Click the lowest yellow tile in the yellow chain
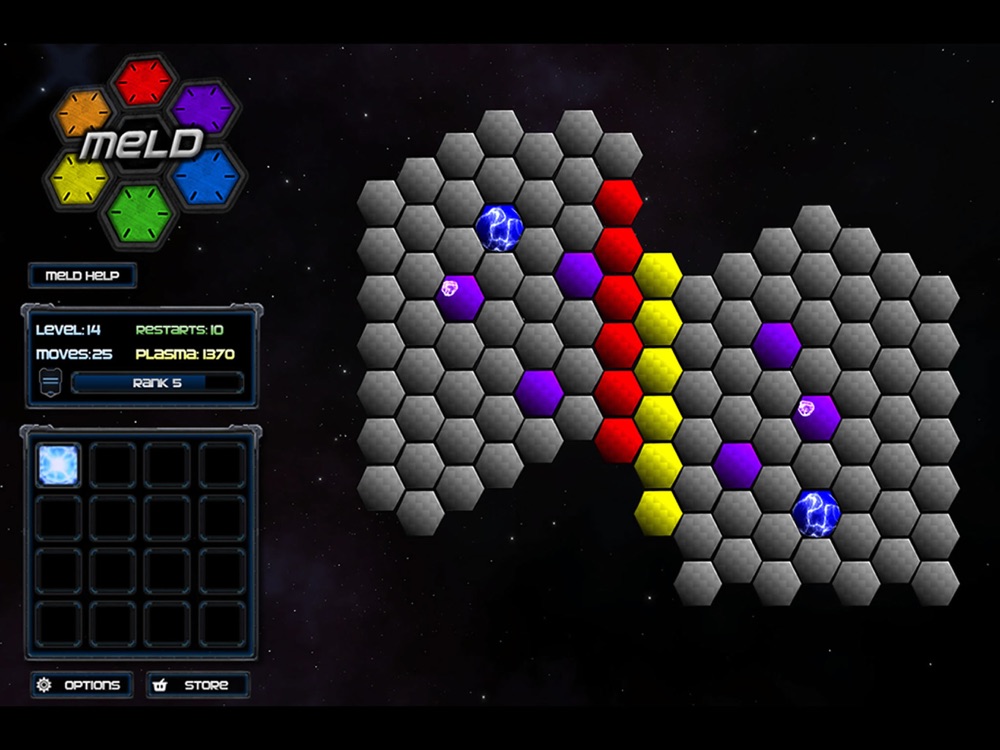1000x750 pixels. [x=658, y=512]
